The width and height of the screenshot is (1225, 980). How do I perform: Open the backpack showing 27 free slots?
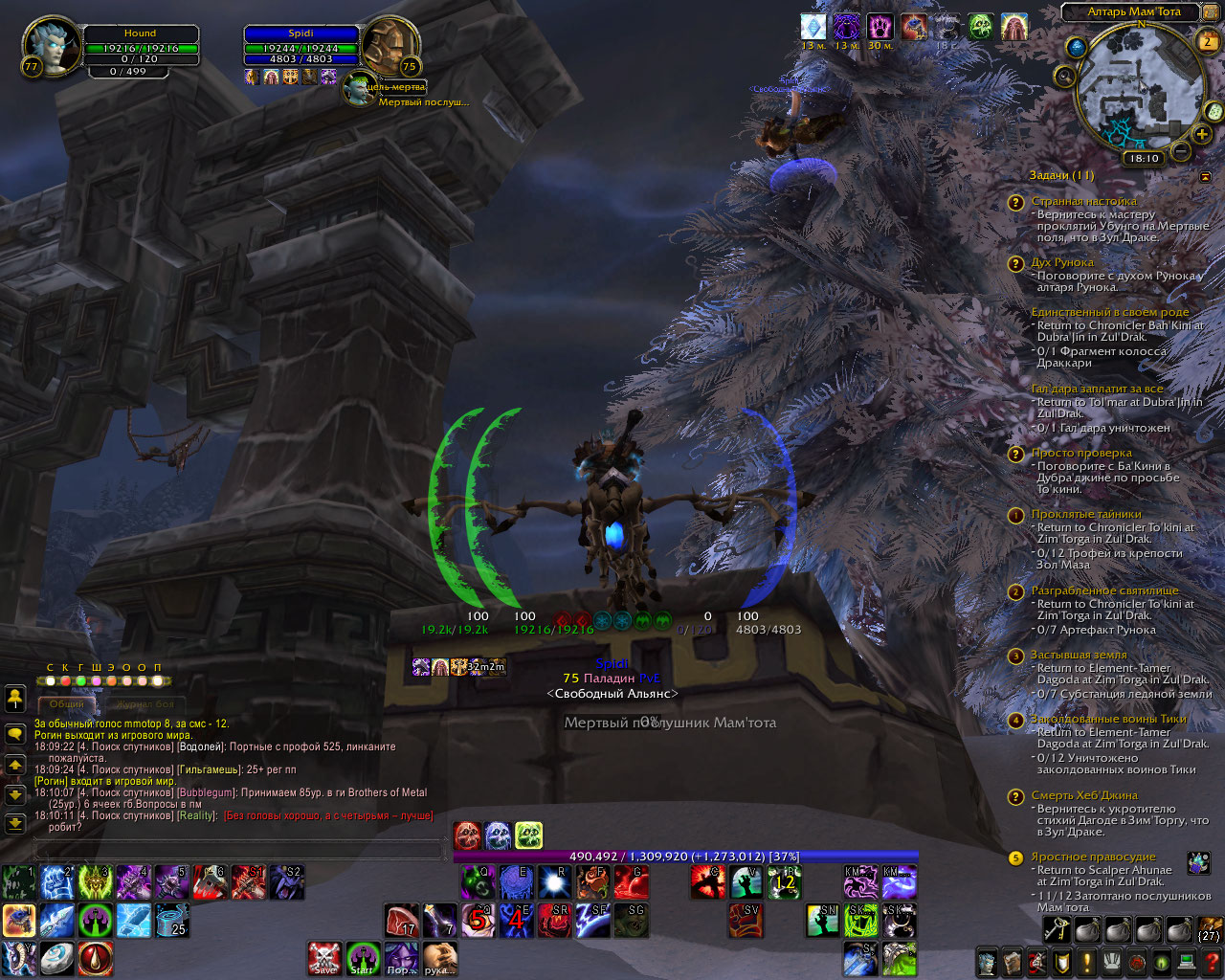(1209, 929)
